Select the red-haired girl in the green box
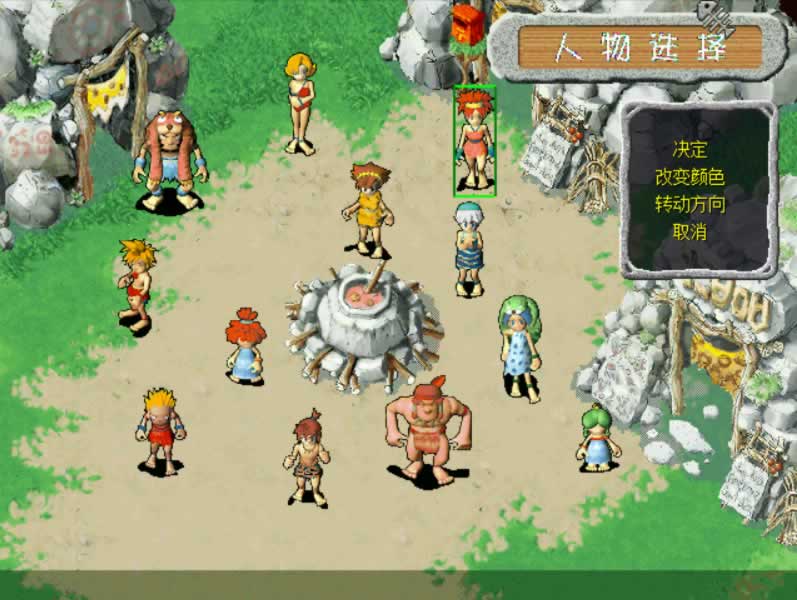 click(x=474, y=140)
